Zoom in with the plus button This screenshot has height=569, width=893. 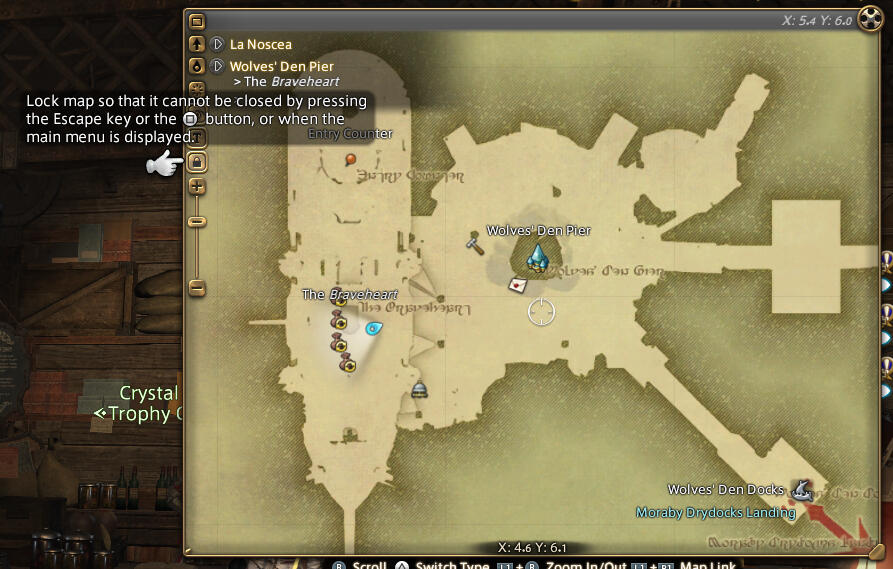pyautogui.click(x=197, y=186)
